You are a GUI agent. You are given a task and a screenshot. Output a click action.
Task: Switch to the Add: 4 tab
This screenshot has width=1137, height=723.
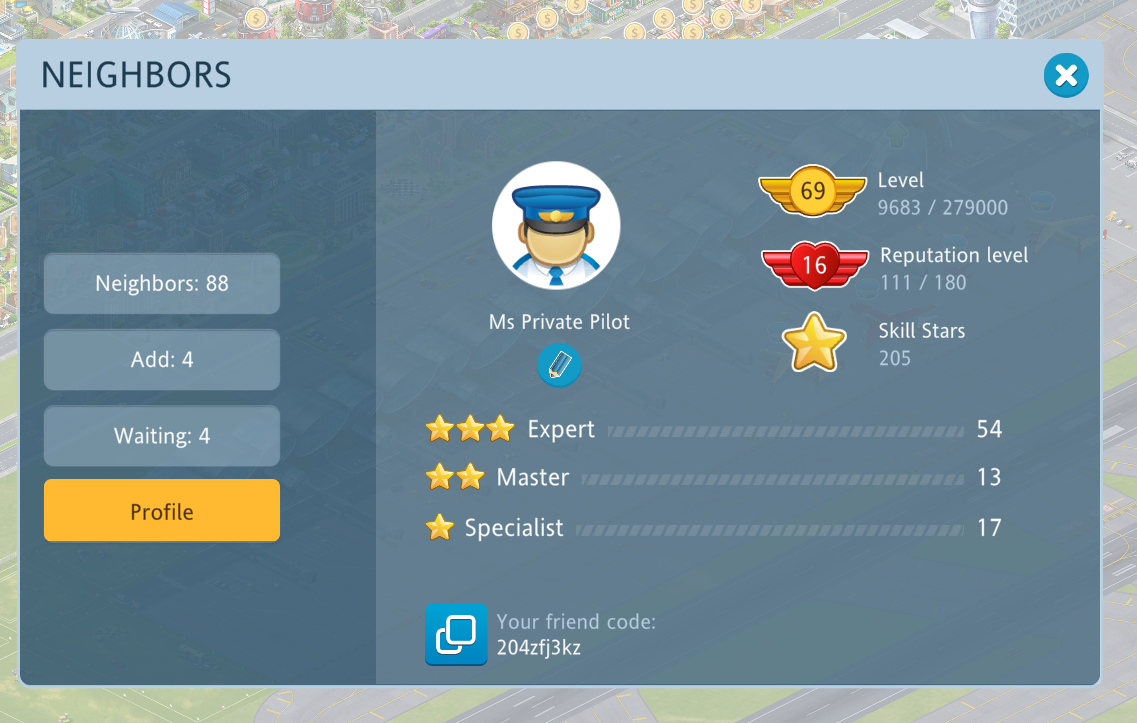[162, 360]
